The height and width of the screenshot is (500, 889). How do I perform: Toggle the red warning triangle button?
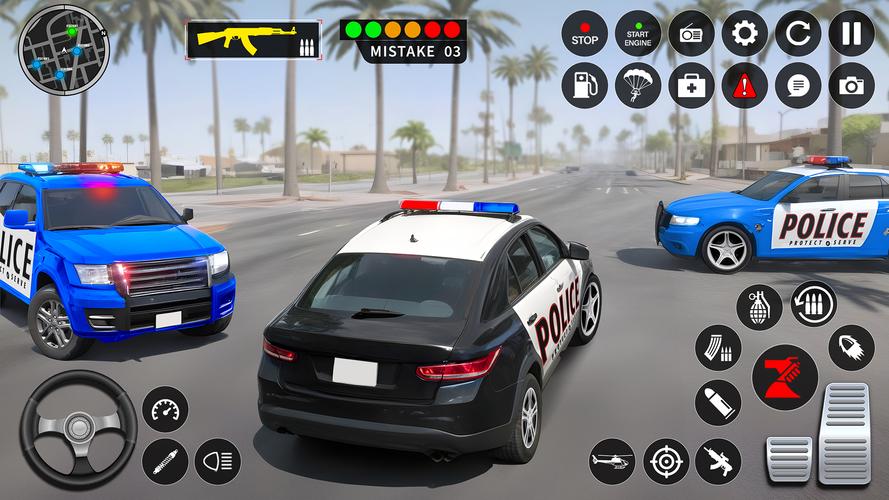click(745, 86)
